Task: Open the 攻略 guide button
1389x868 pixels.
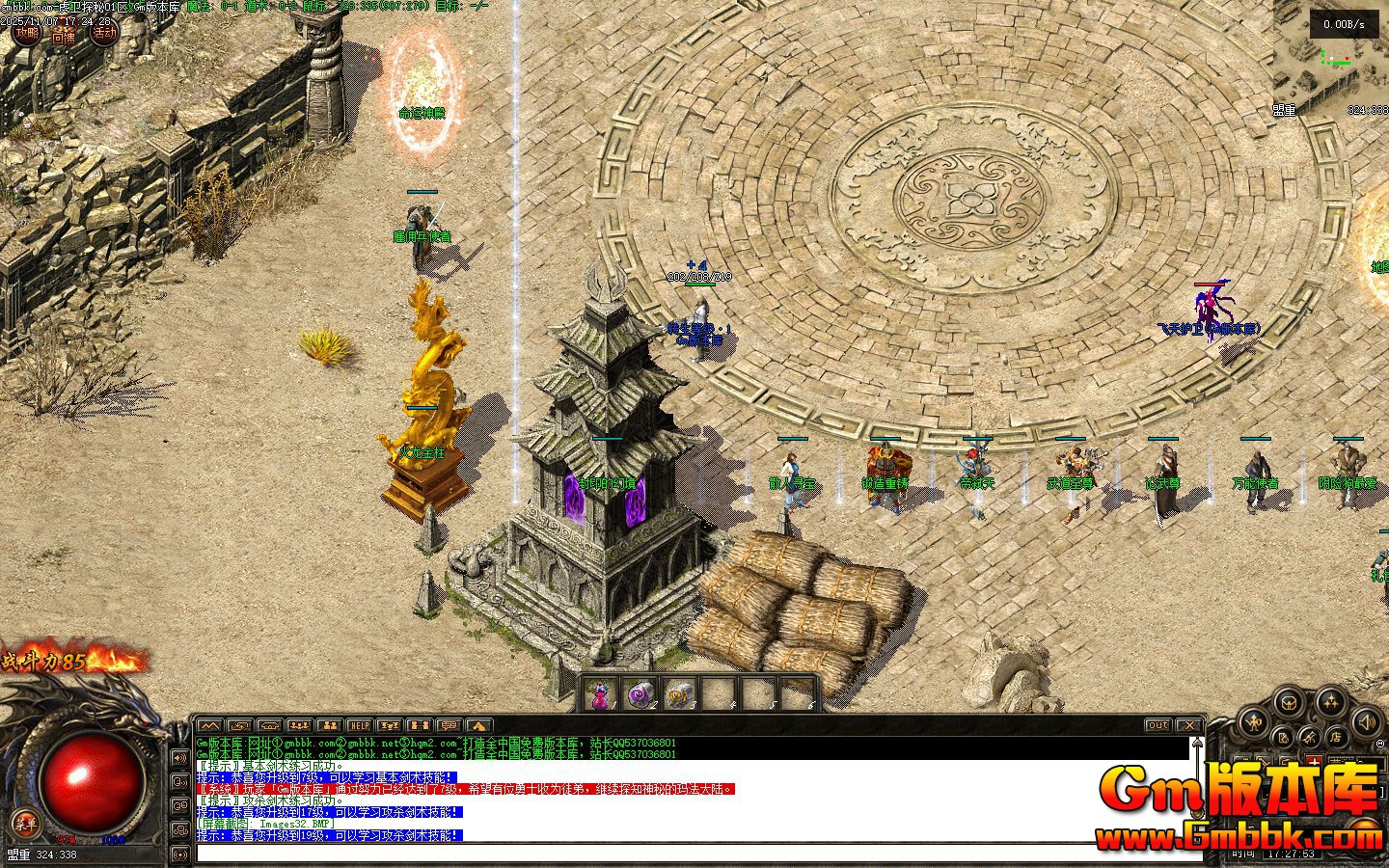Action: 27,33
